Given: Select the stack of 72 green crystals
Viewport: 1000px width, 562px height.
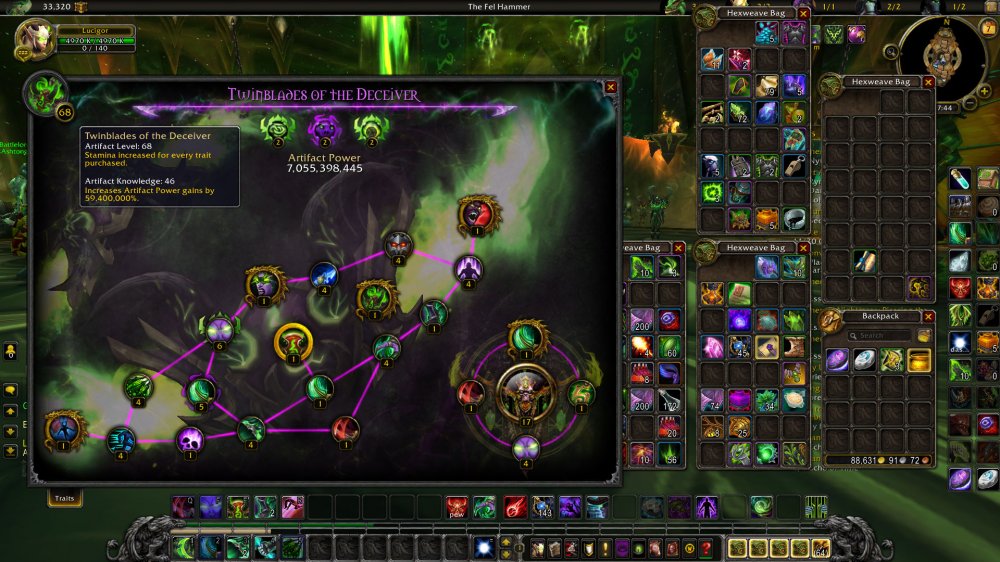Looking at the screenshot, I should pyautogui.click(x=740, y=112).
